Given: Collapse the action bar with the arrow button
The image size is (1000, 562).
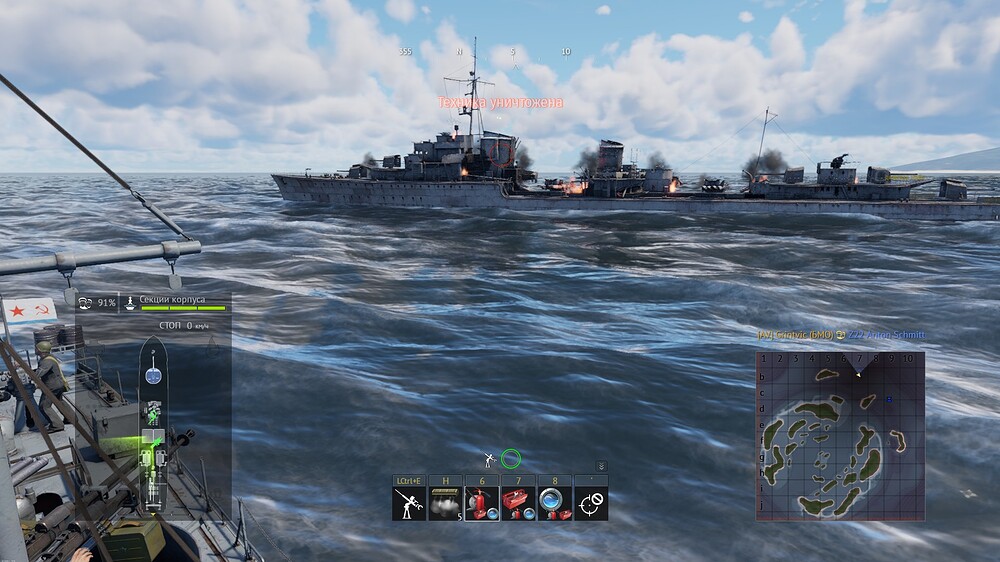Looking at the screenshot, I should point(601,466).
